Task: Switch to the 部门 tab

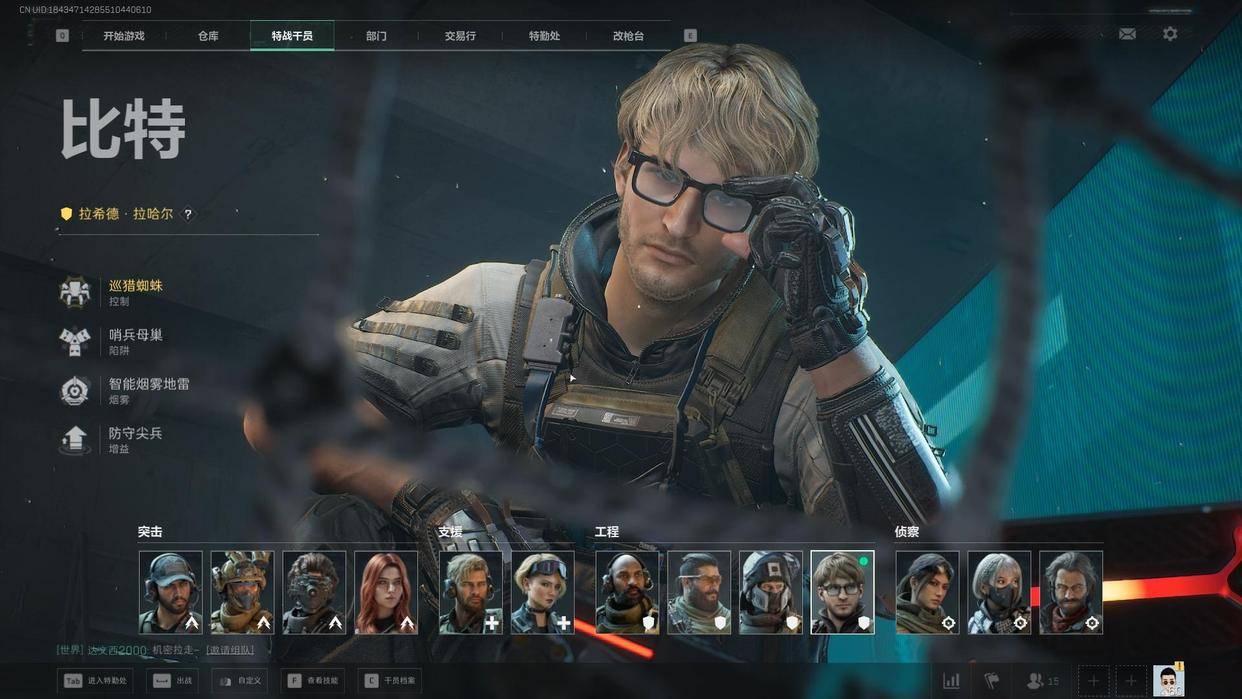Action: (x=376, y=36)
